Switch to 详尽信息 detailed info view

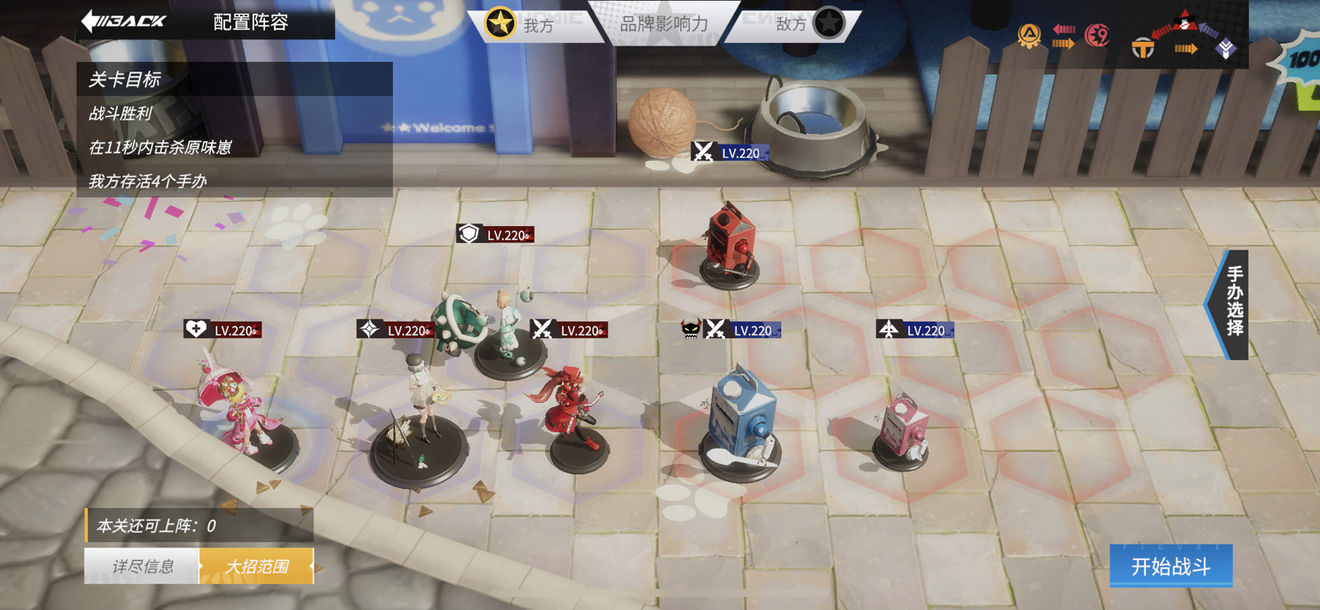click(x=142, y=566)
